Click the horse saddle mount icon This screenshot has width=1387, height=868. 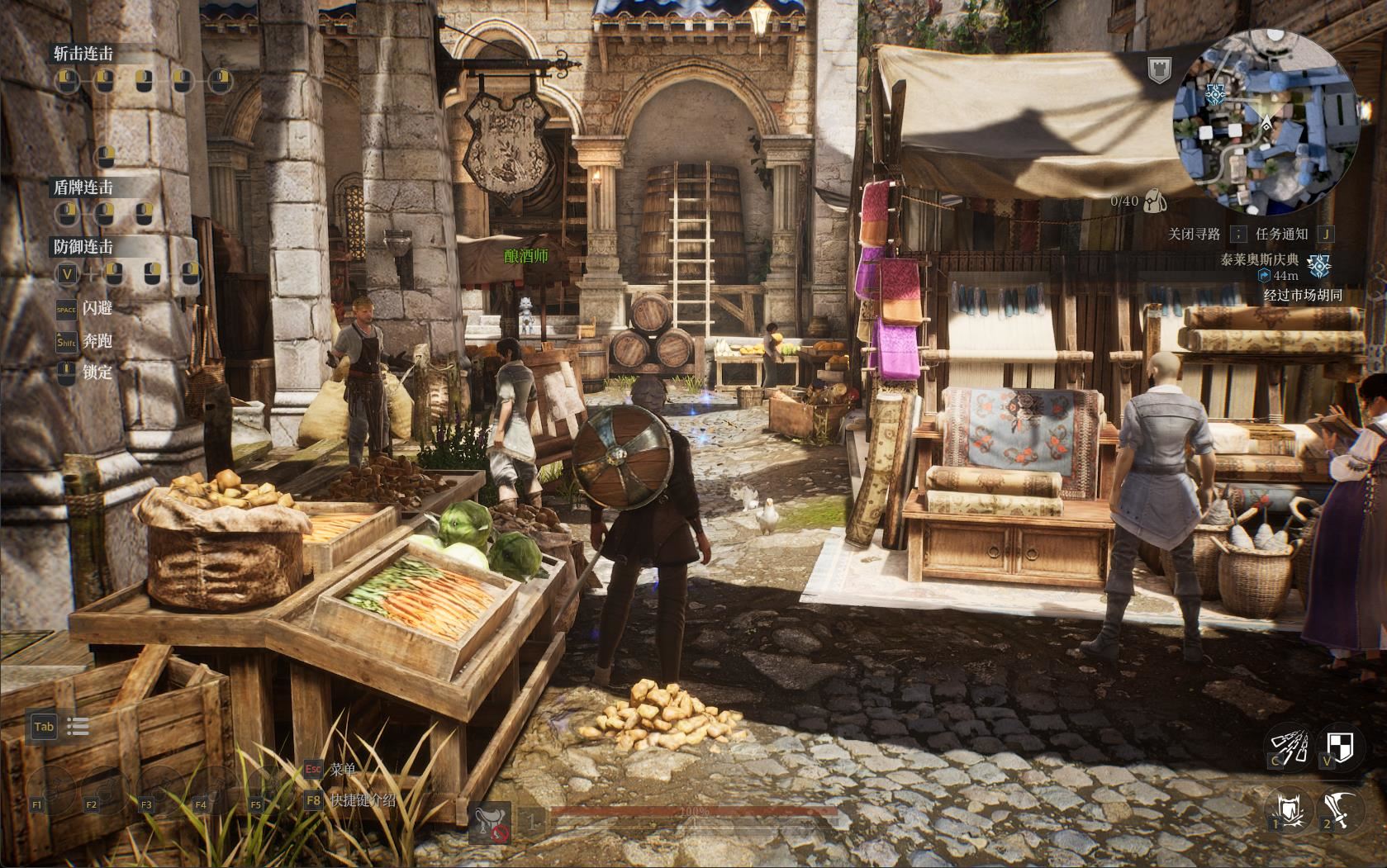pyautogui.click(x=489, y=823)
